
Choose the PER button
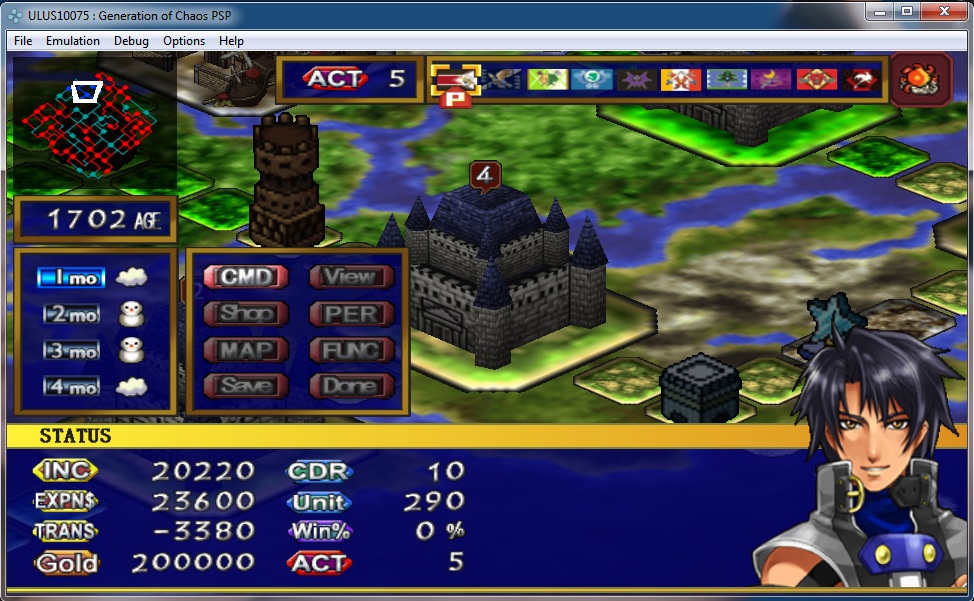tap(350, 313)
